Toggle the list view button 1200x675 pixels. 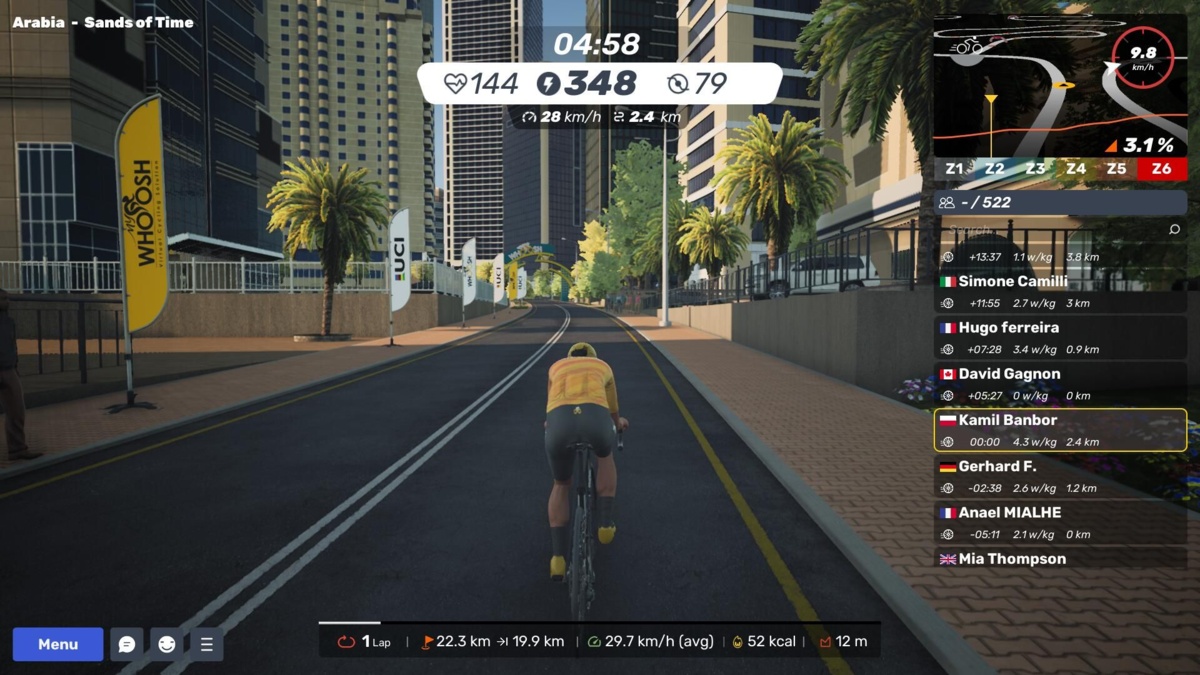coord(206,644)
